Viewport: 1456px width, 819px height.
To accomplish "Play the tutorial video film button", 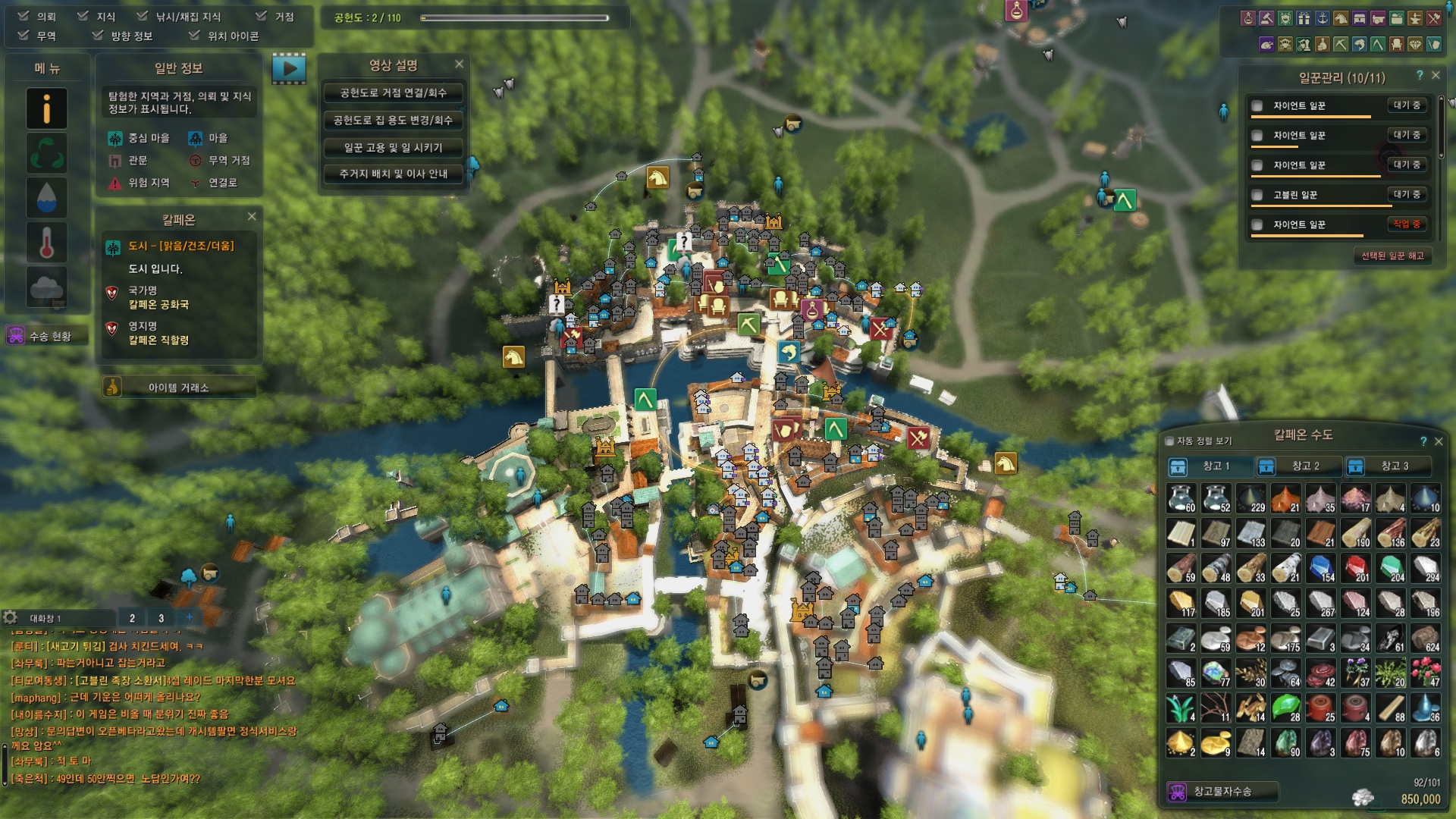I will (x=289, y=69).
